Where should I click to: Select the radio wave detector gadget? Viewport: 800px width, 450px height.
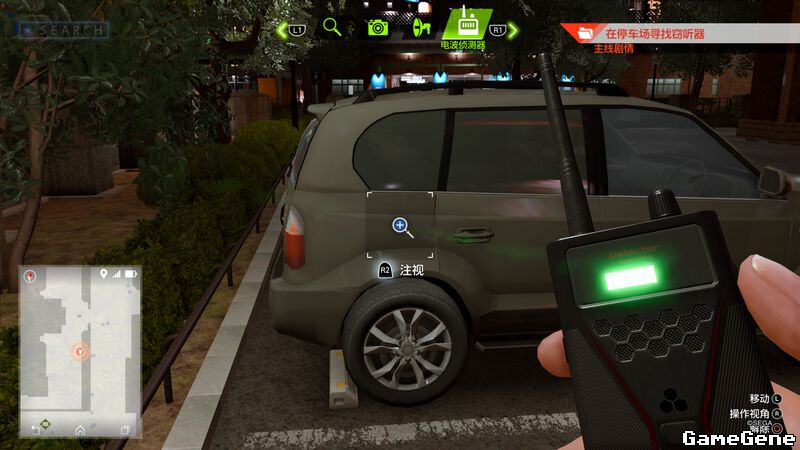tap(465, 24)
